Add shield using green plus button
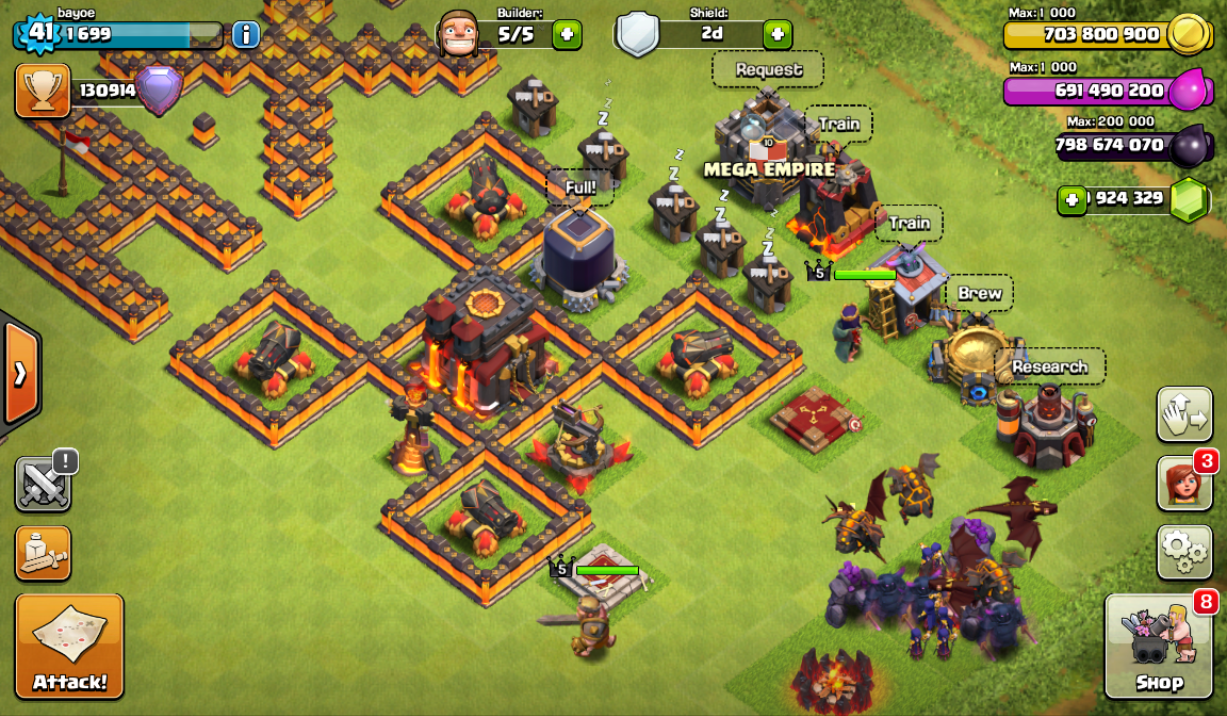Screen dimensions: 1227x716 (777, 34)
